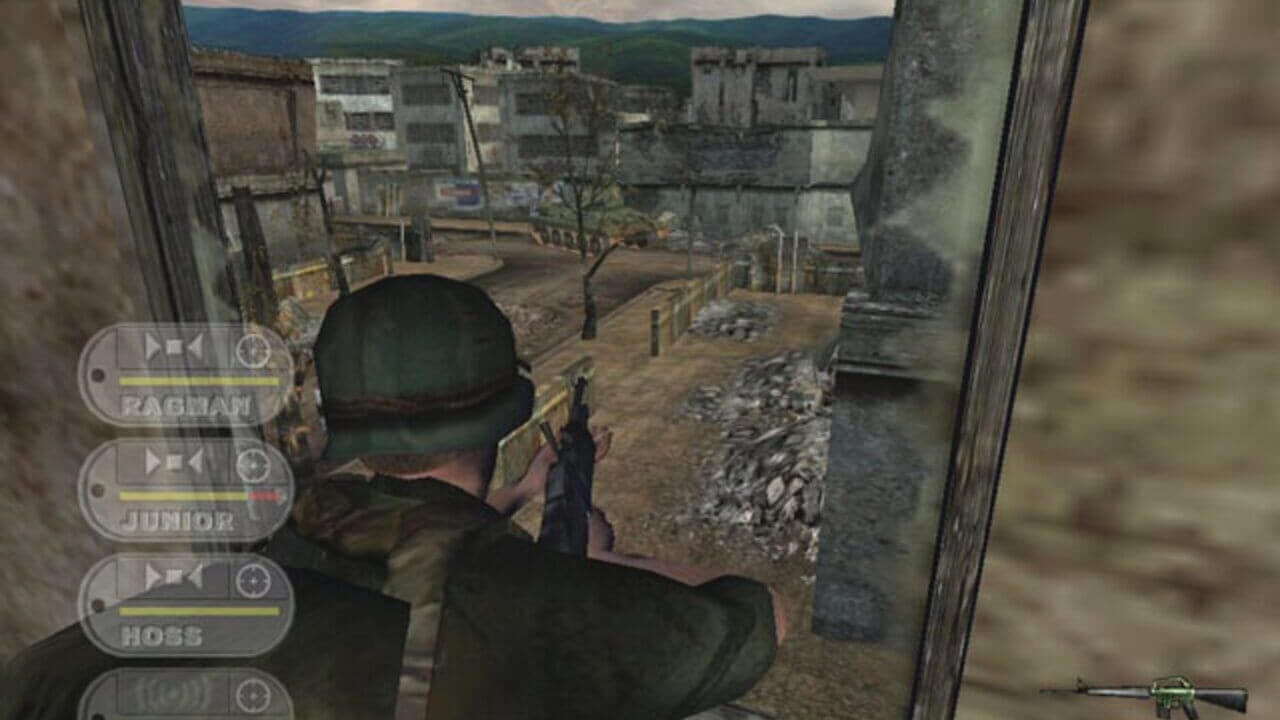Select squad member Hoss's dog tag

(x=186, y=605)
